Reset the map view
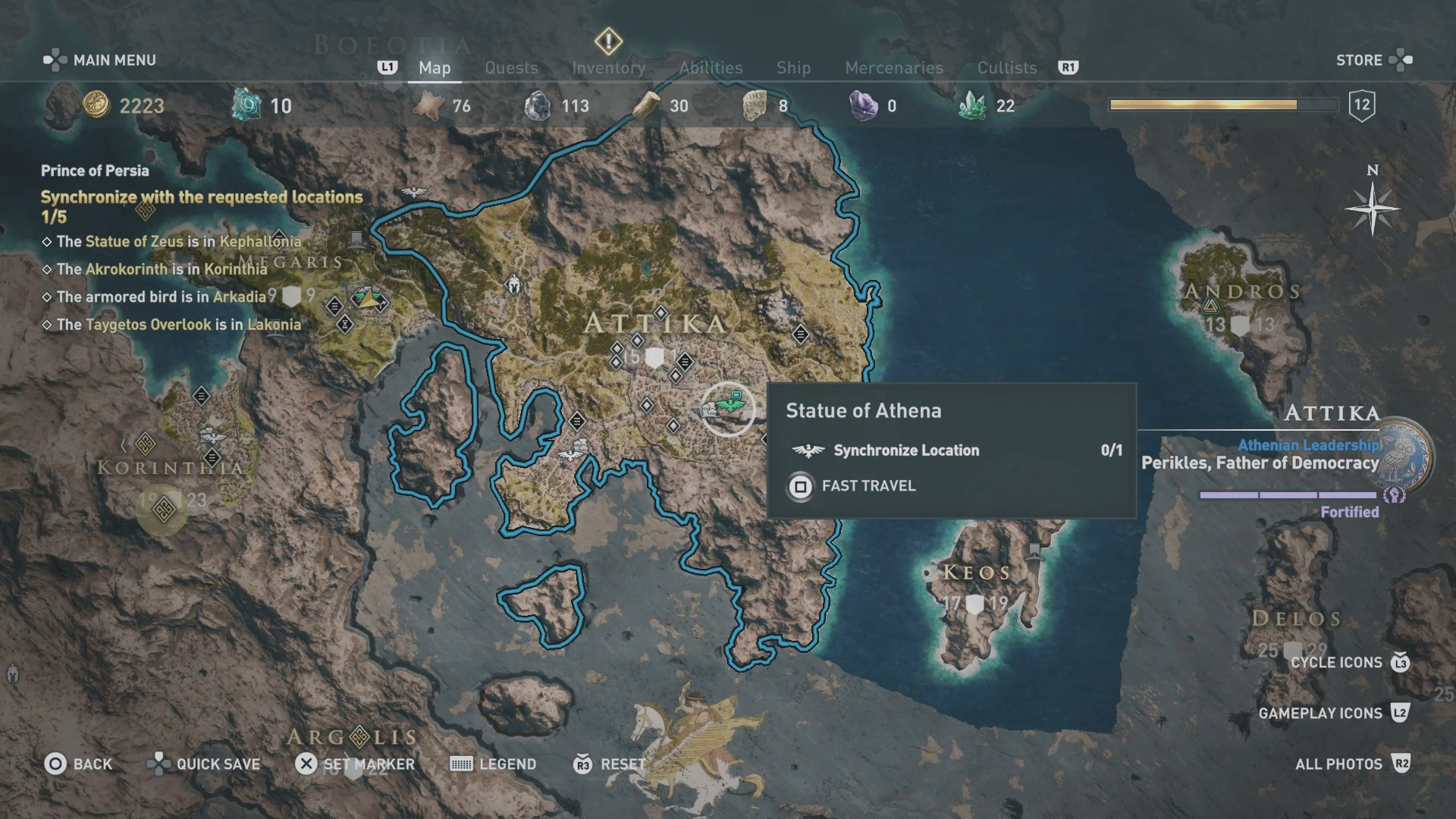The height and width of the screenshot is (819, 1456). [x=610, y=764]
